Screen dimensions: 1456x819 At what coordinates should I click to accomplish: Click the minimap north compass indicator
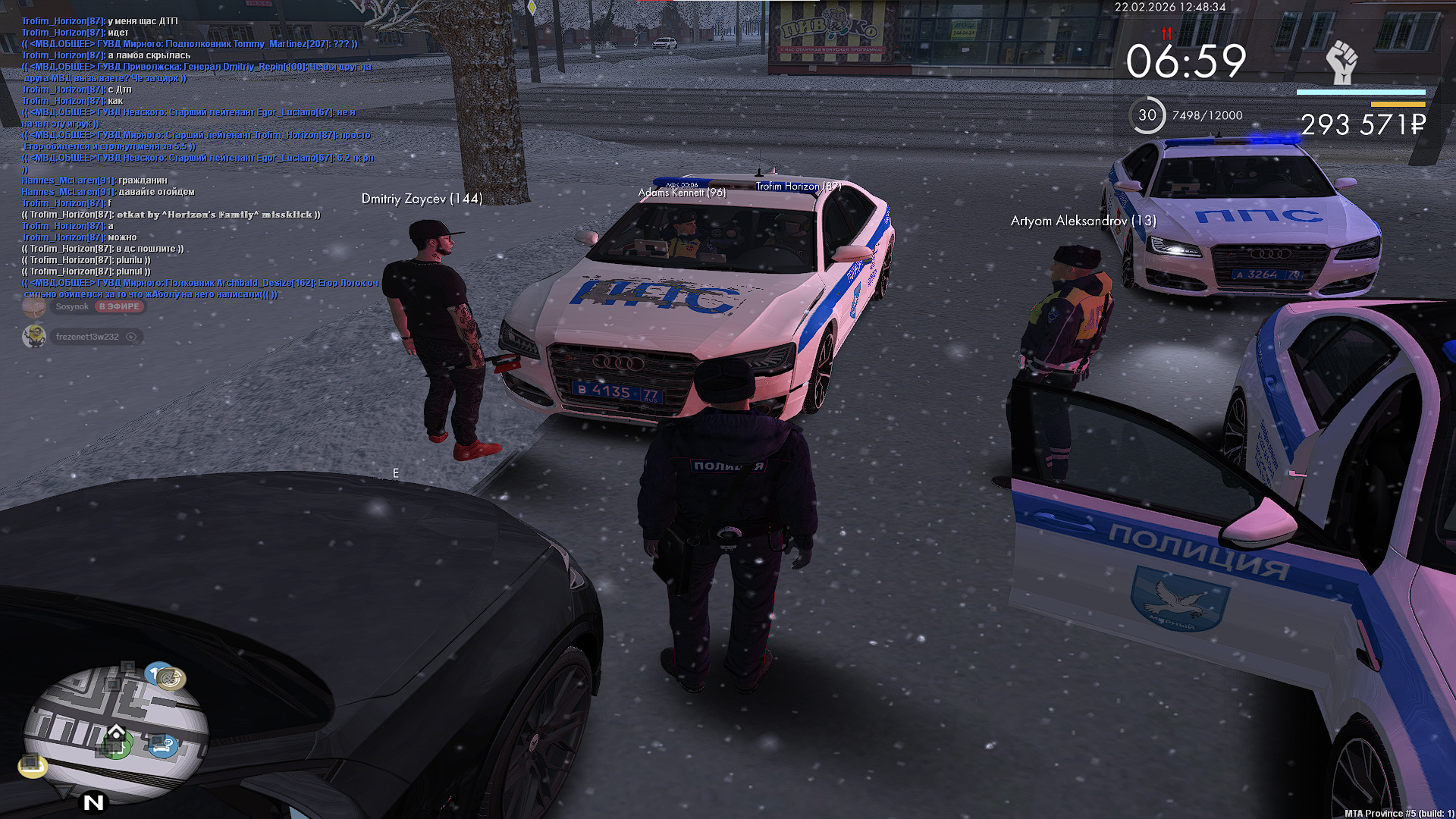coord(94,802)
